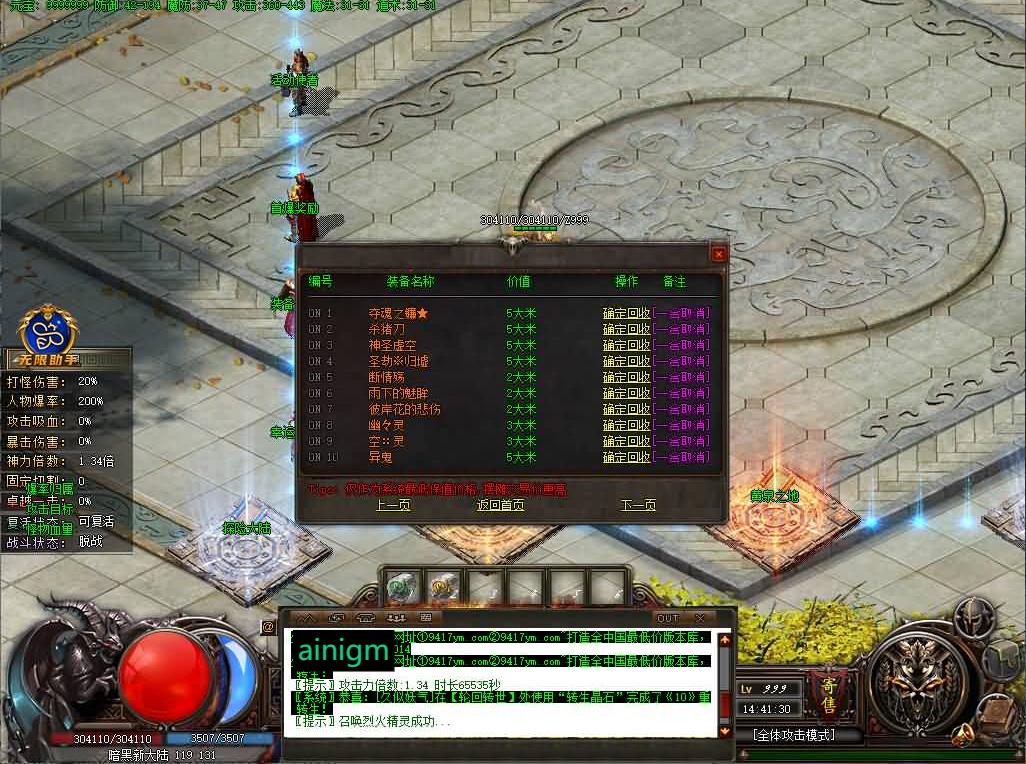Cancel recycling for 彼岸花的悲伤 row
This screenshot has width=1026, height=764.
click(x=681, y=409)
